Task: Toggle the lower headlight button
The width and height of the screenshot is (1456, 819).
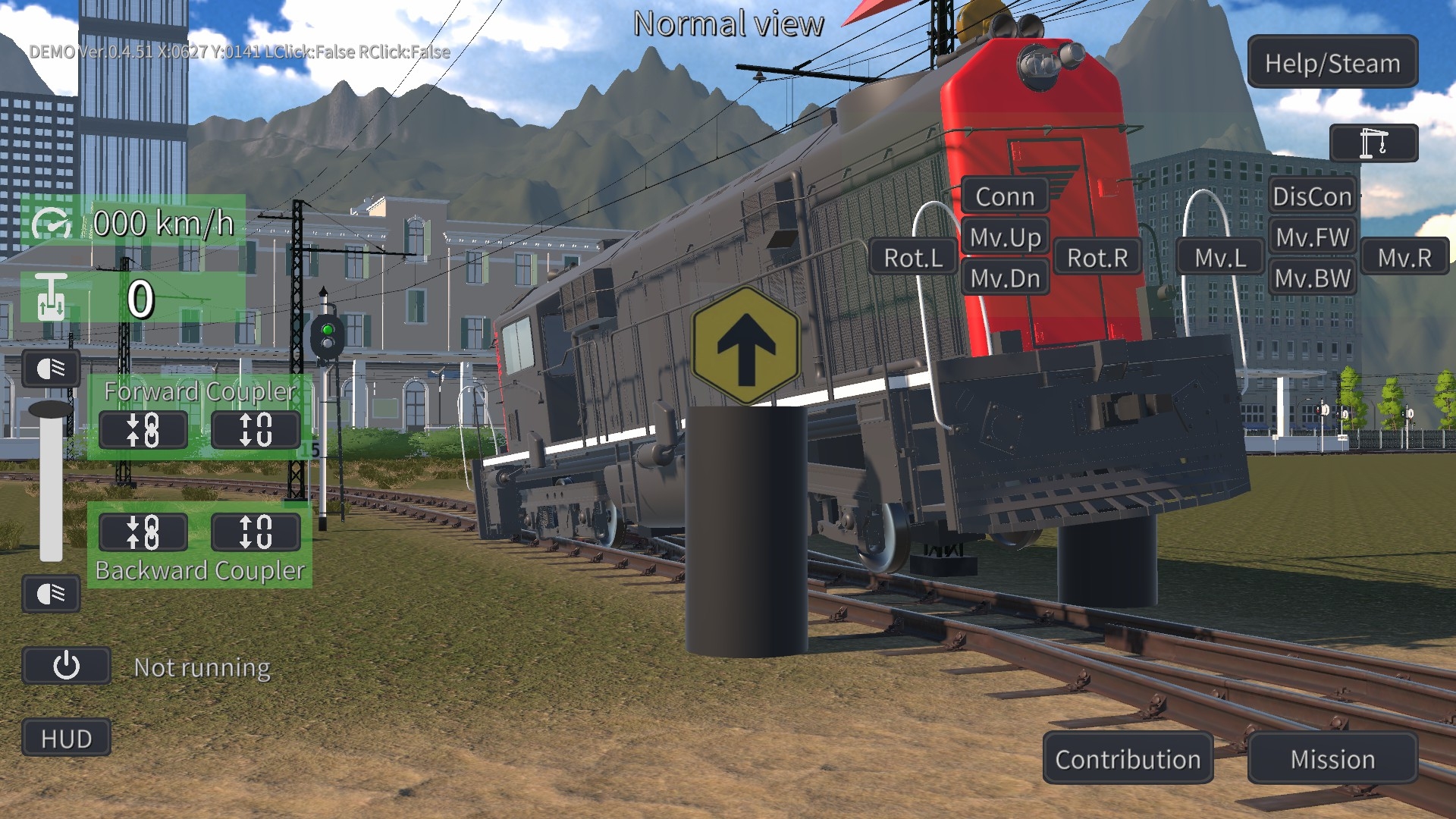Action: pyautogui.click(x=51, y=593)
